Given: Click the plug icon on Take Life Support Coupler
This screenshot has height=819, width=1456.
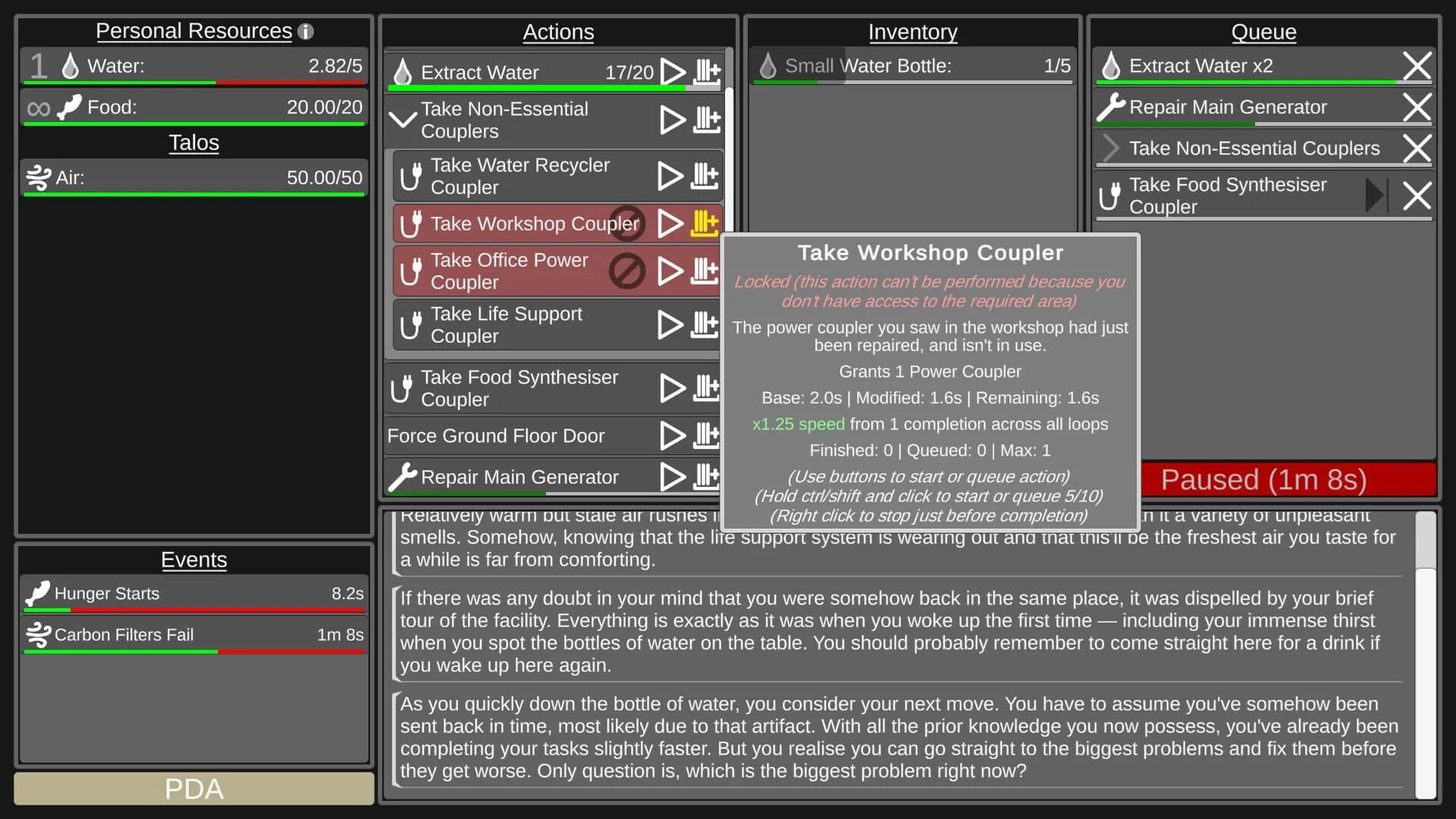Looking at the screenshot, I should [x=410, y=325].
